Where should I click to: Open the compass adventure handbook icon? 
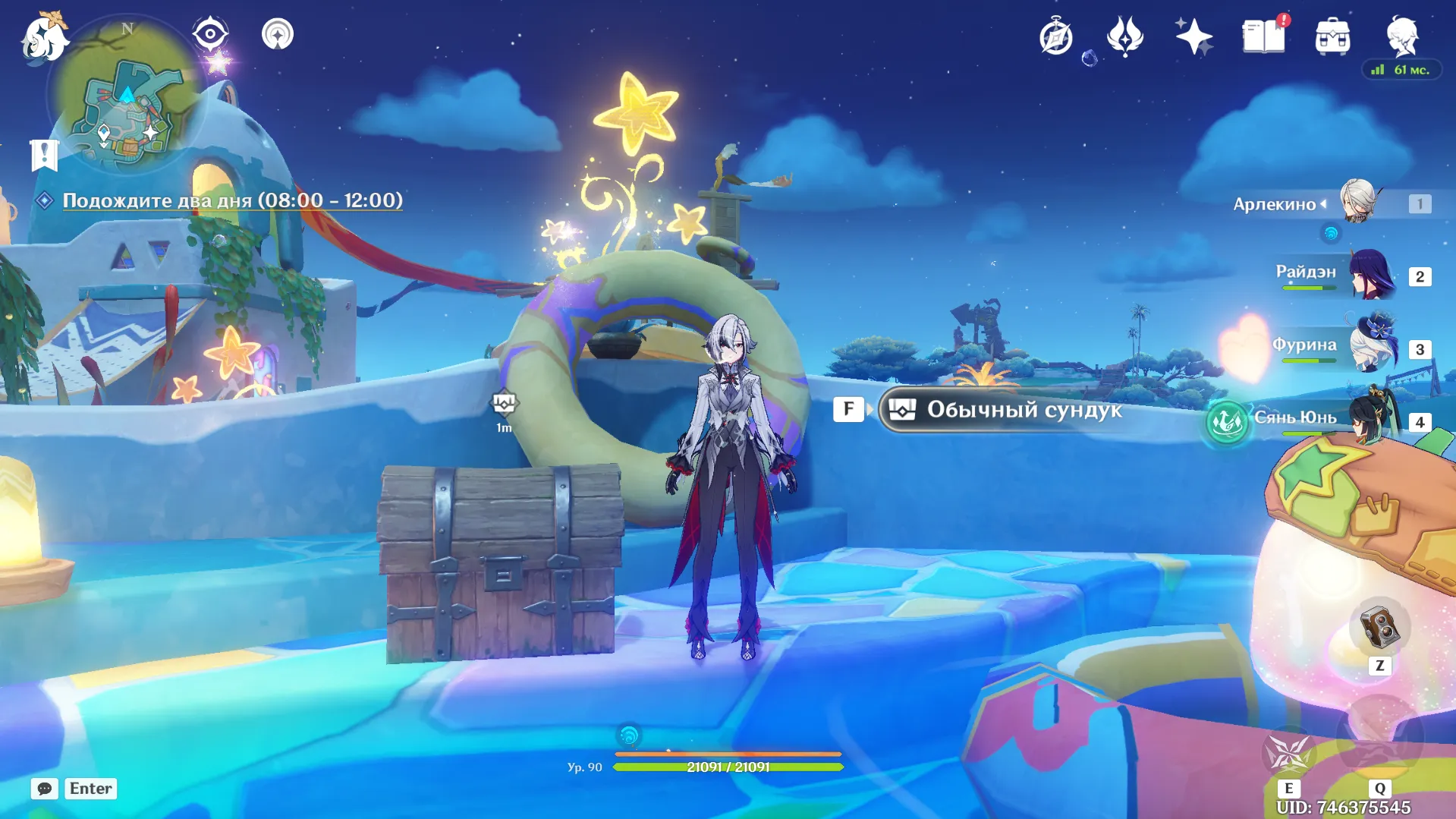coord(1055,36)
